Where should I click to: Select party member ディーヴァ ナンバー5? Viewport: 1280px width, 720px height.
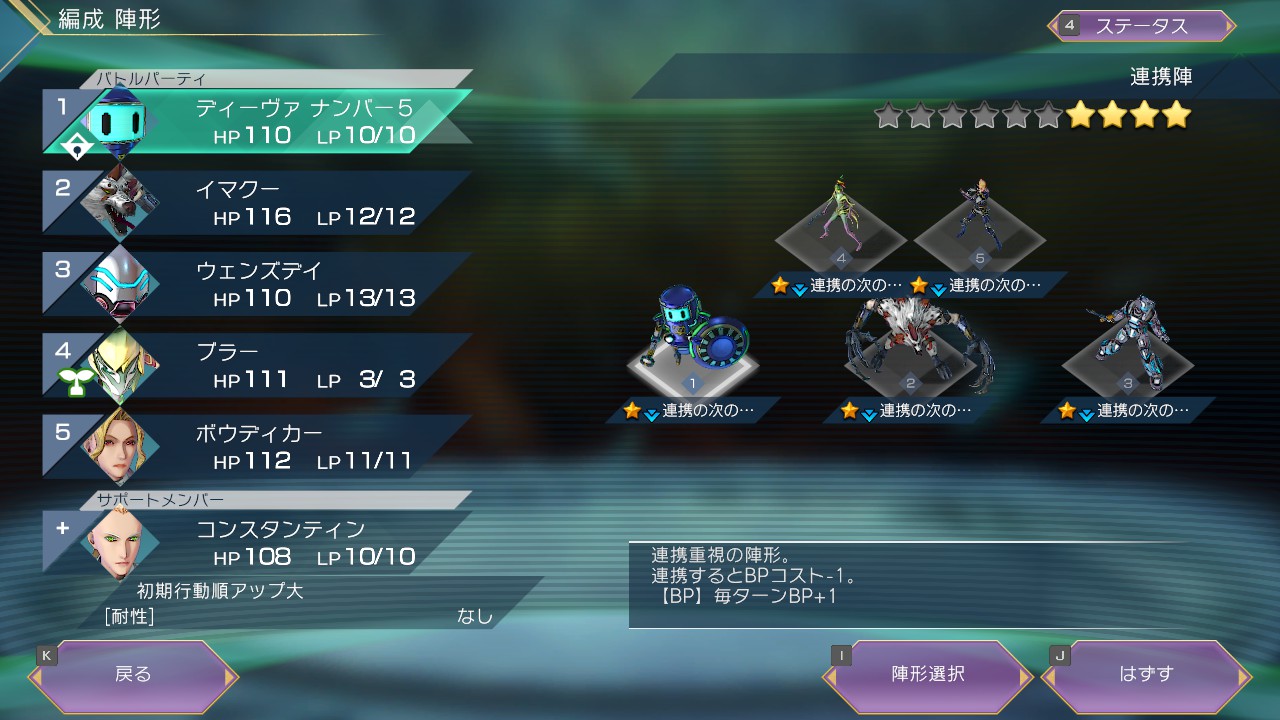[260, 122]
